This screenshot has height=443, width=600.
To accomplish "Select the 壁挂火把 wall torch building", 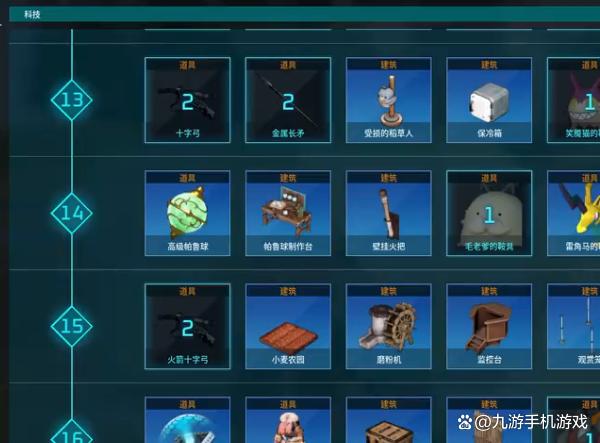I will 388,212.
